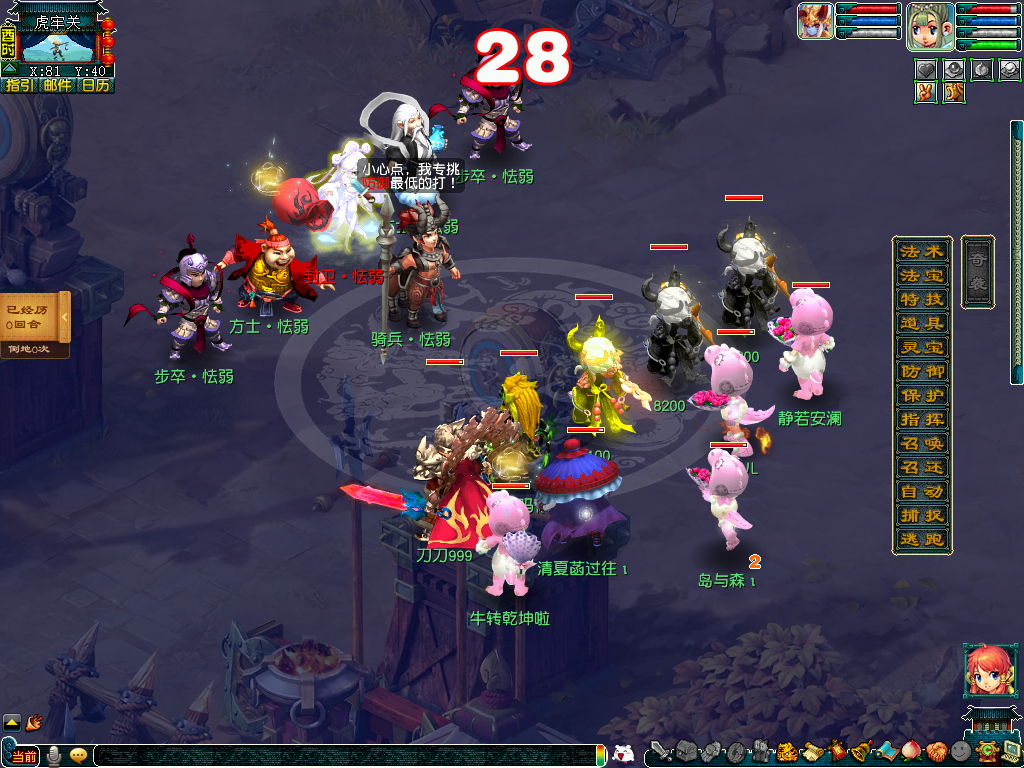Screen dimensions: 1024x768
Task: Switch the 当前 chat channel button
Action: click(24, 756)
